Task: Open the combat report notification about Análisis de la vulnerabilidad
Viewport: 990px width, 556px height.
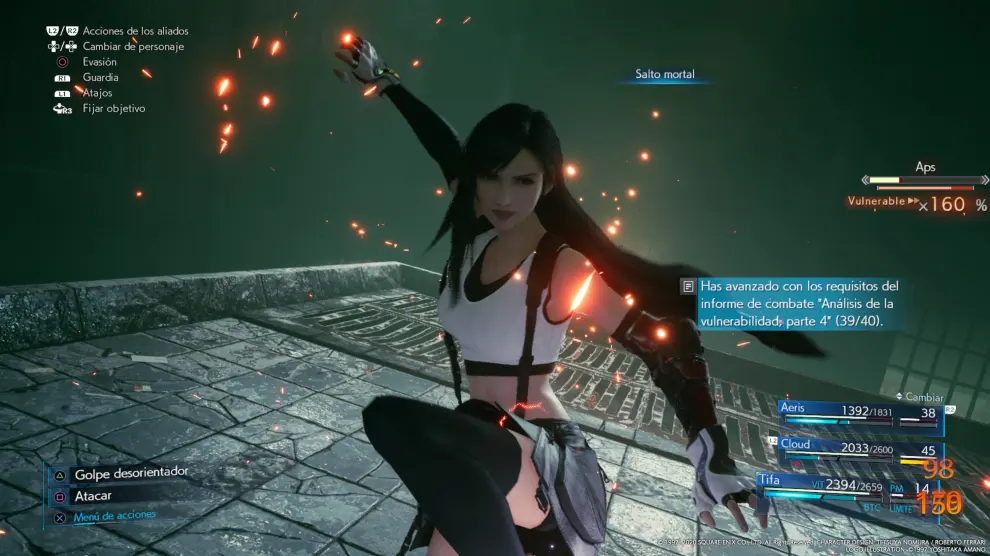Action: point(792,303)
